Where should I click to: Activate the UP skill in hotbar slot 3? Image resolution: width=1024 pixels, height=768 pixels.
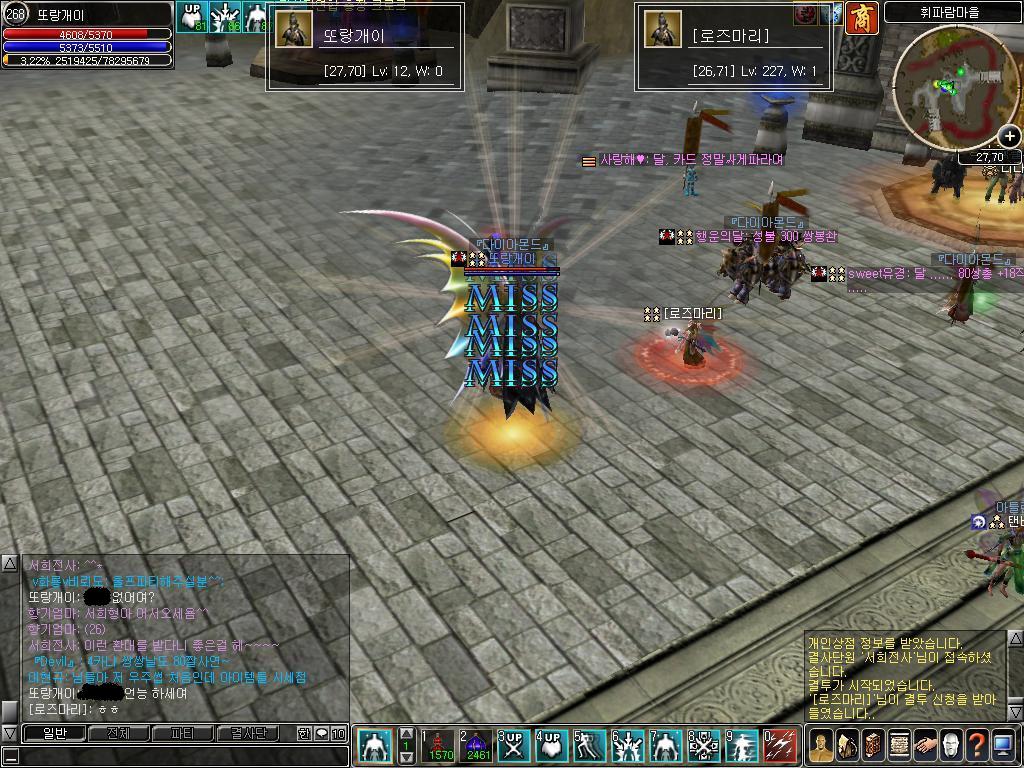coord(514,746)
